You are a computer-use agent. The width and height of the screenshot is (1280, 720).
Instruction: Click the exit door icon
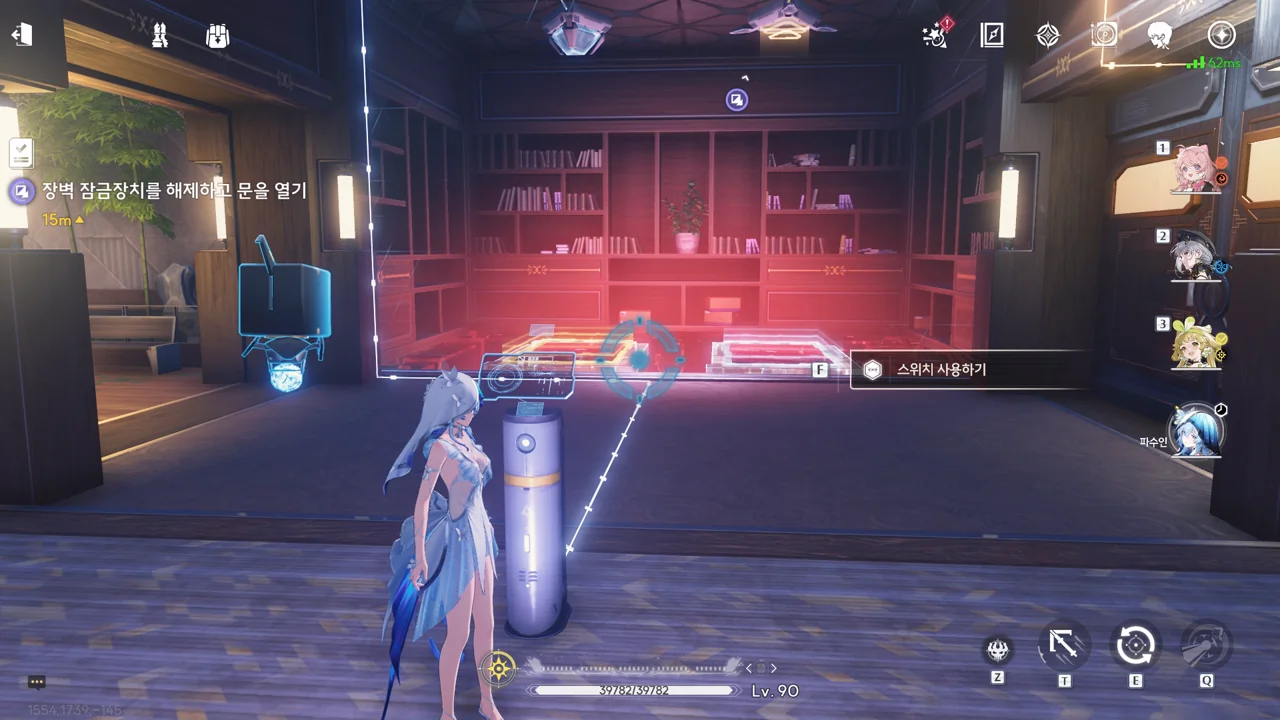coord(22,35)
